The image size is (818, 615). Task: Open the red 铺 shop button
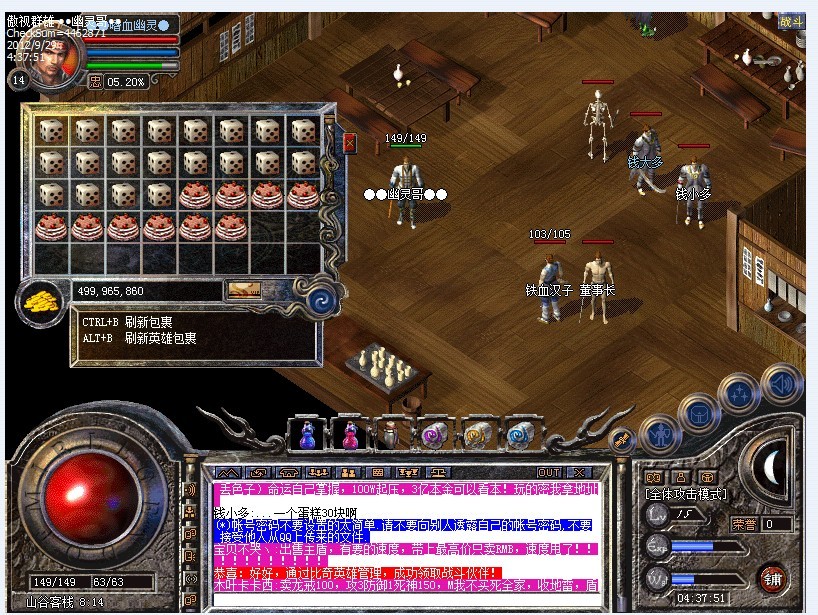pos(772,578)
